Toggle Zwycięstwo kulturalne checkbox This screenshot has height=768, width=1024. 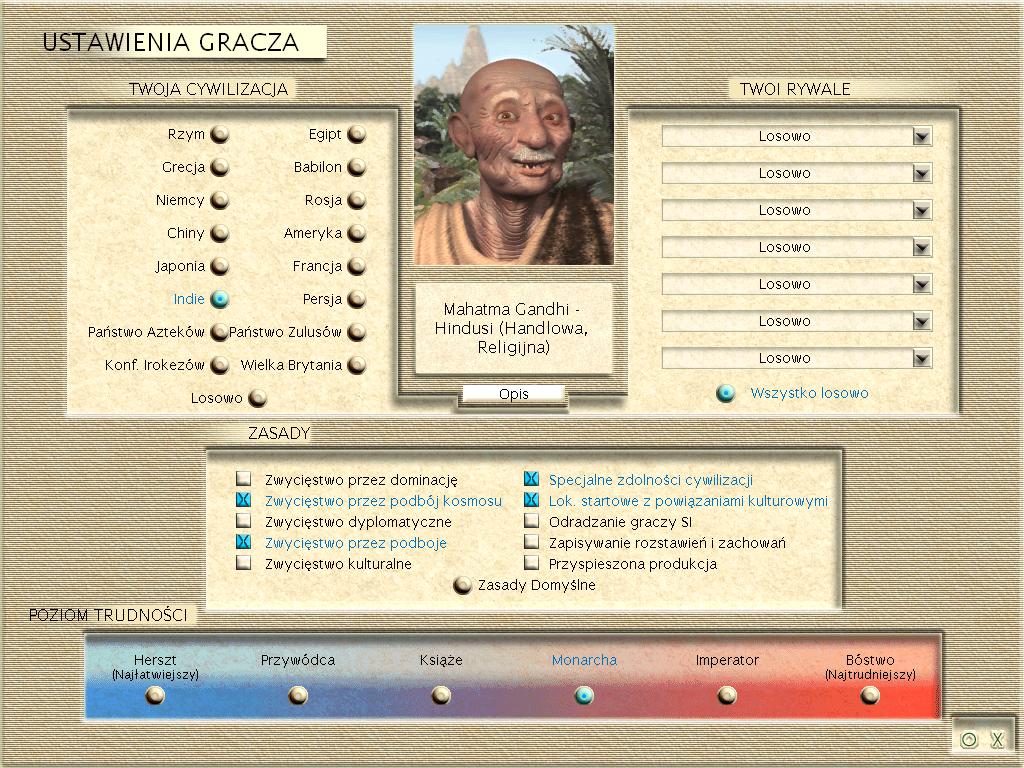[243, 563]
